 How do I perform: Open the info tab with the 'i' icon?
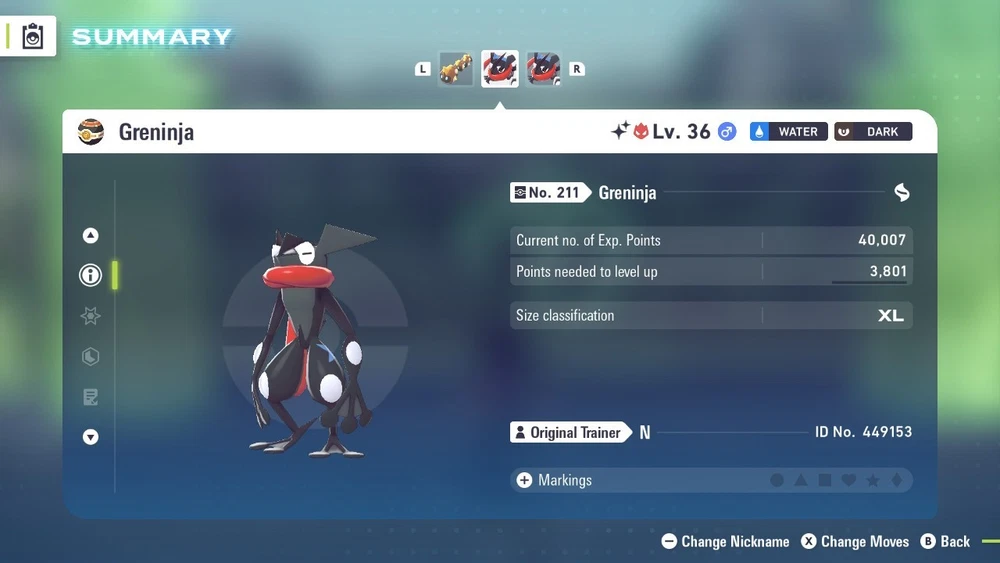(x=91, y=275)
